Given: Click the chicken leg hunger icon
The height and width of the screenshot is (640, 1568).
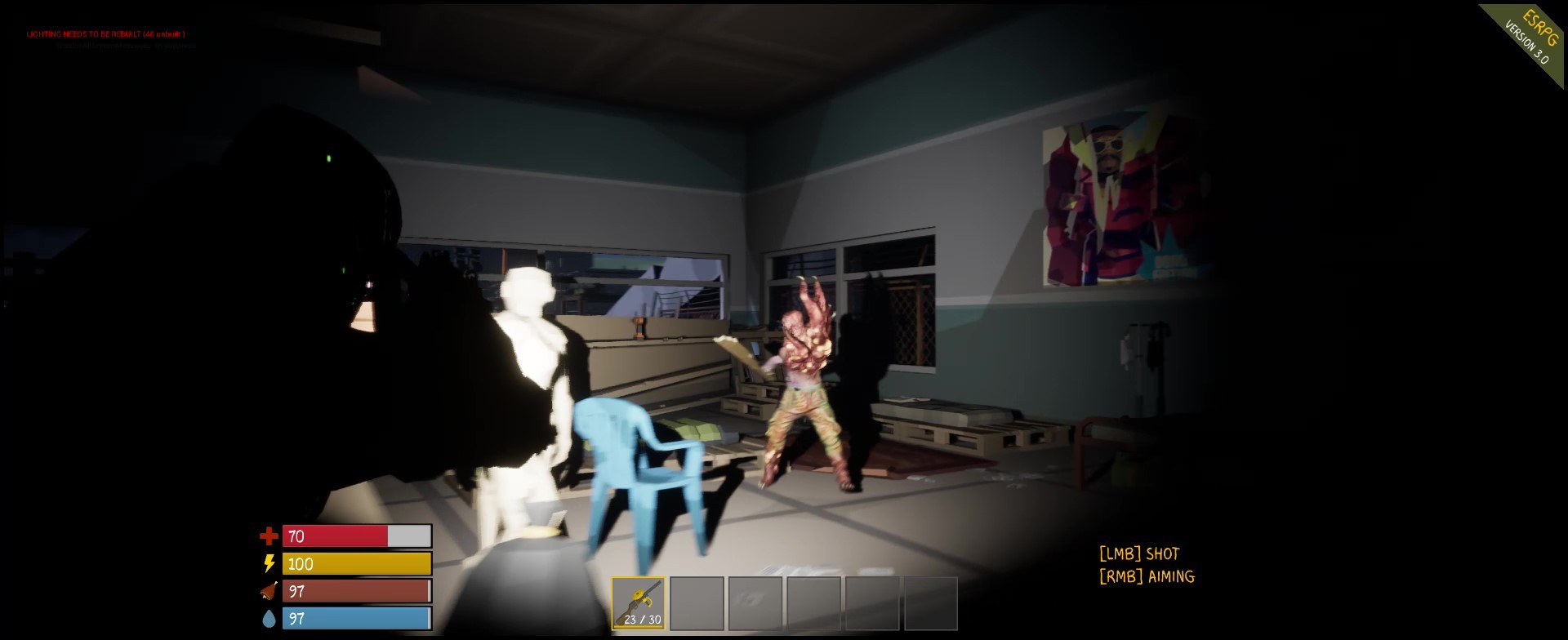Looking at the screenshot, I should [x=269, y=591].
